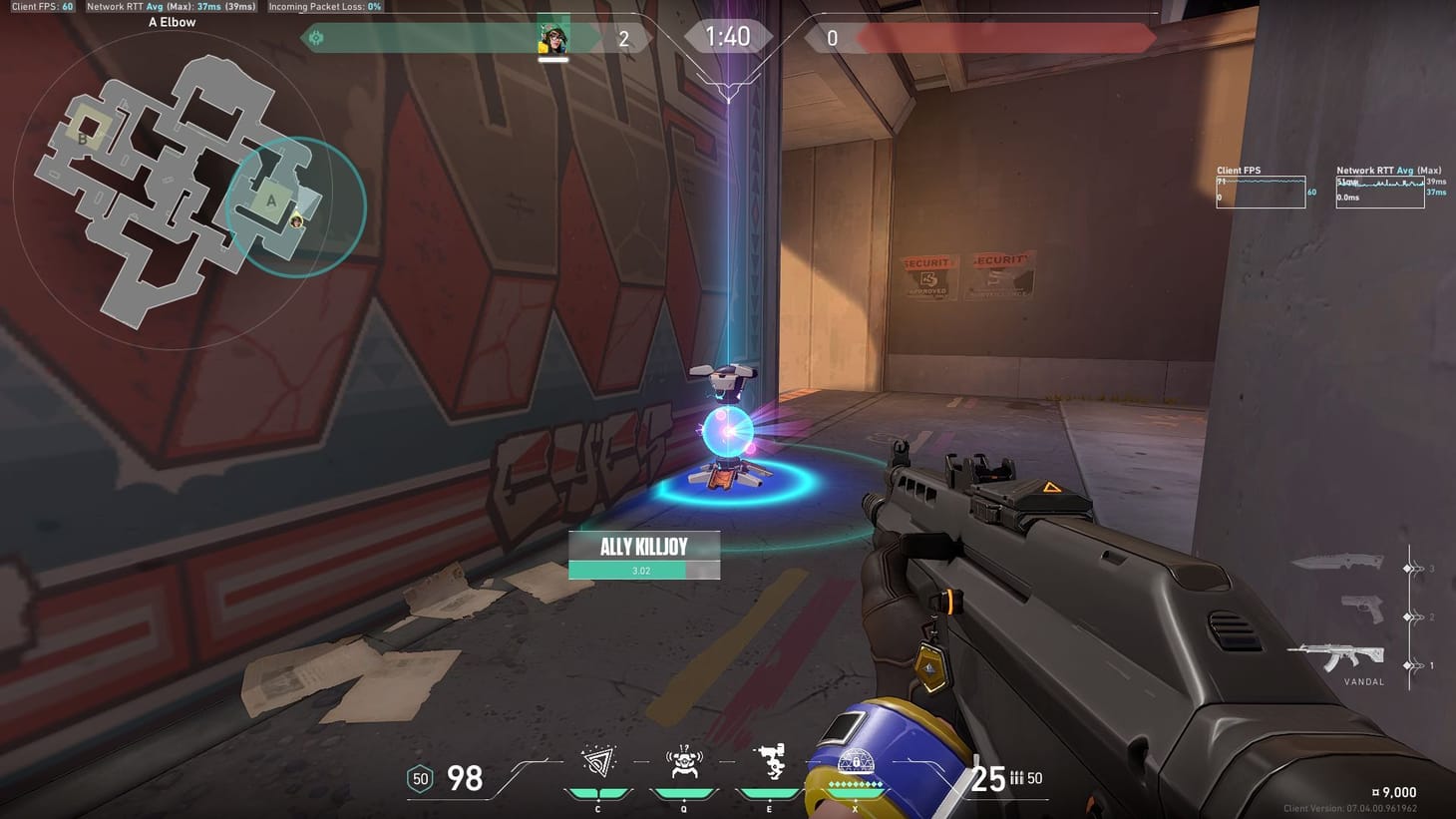Select the ally score tab showing 2
Viewport: 1456px width, 819px height.
point(623,36)
